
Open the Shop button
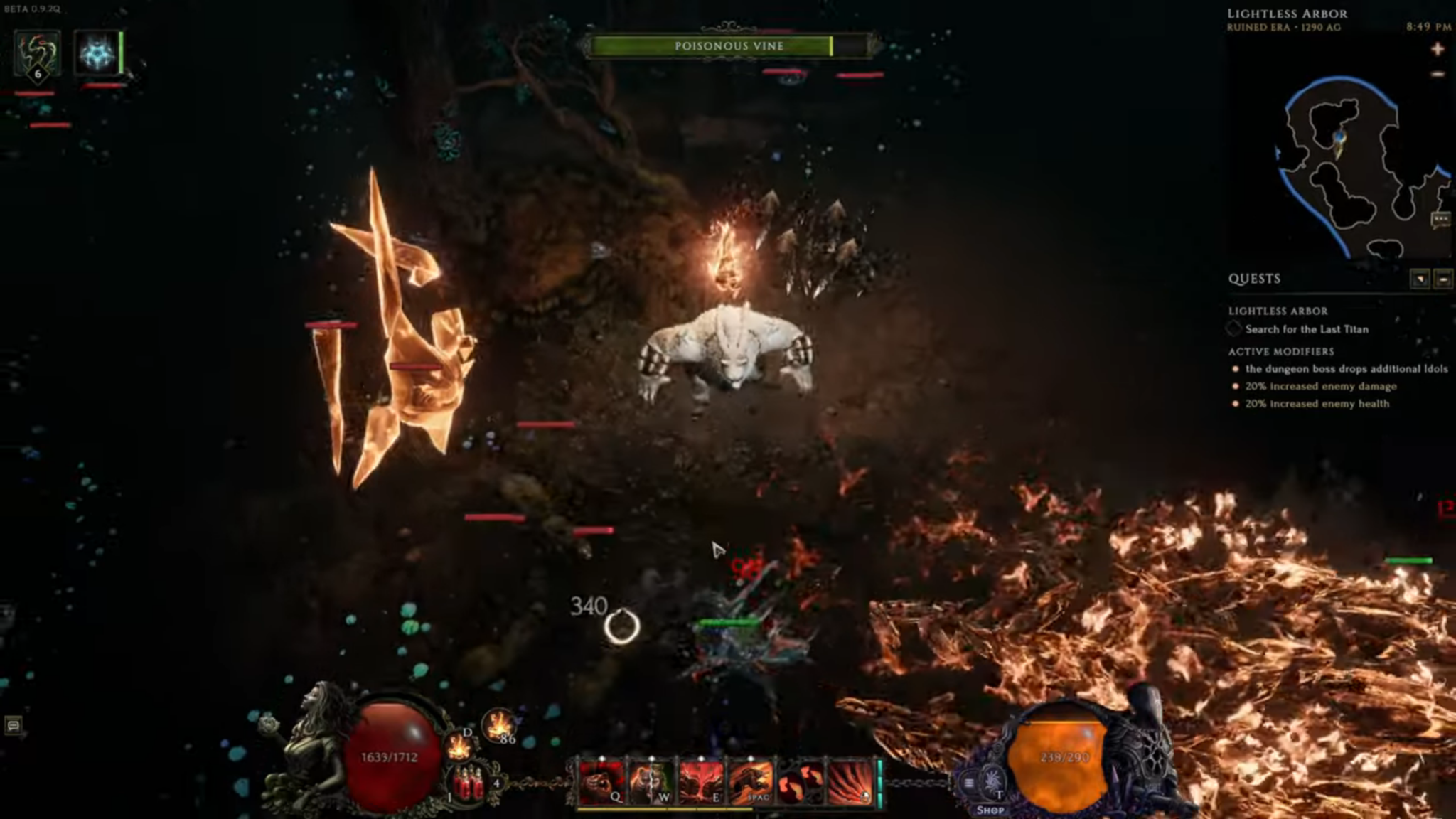tap(990, 810)
